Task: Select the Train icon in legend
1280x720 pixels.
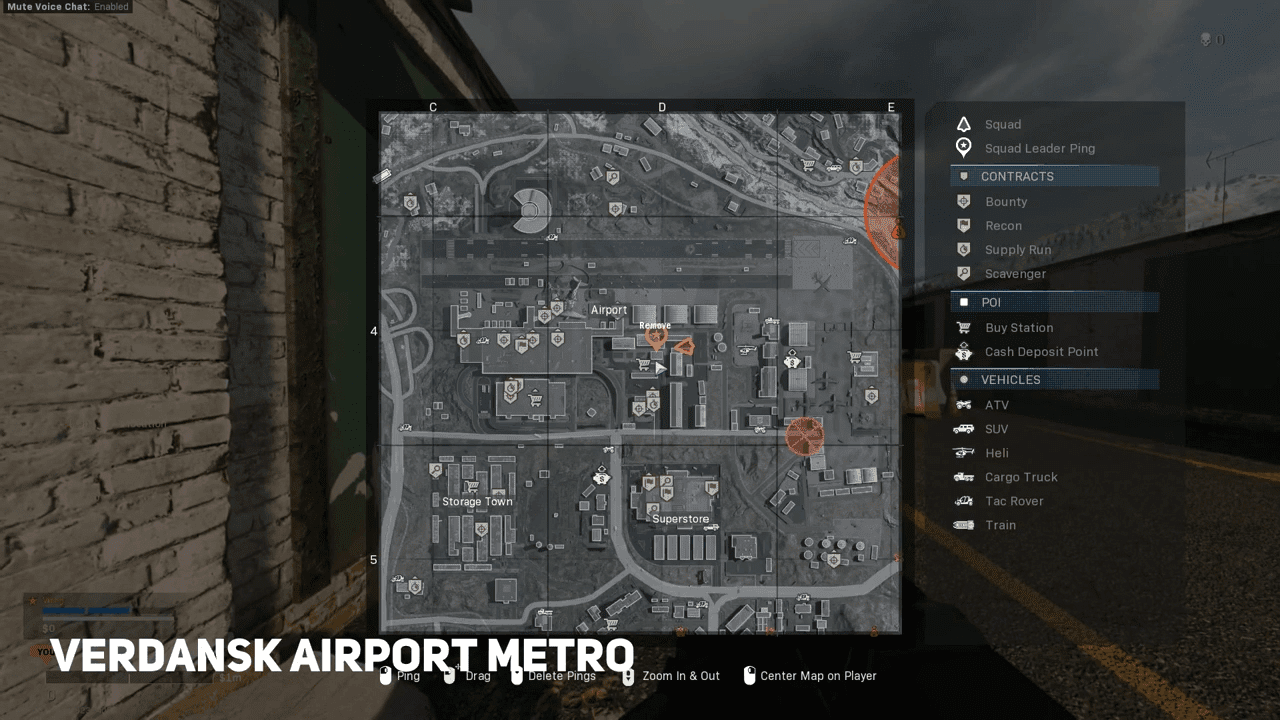Action: [x=963, y=525]
